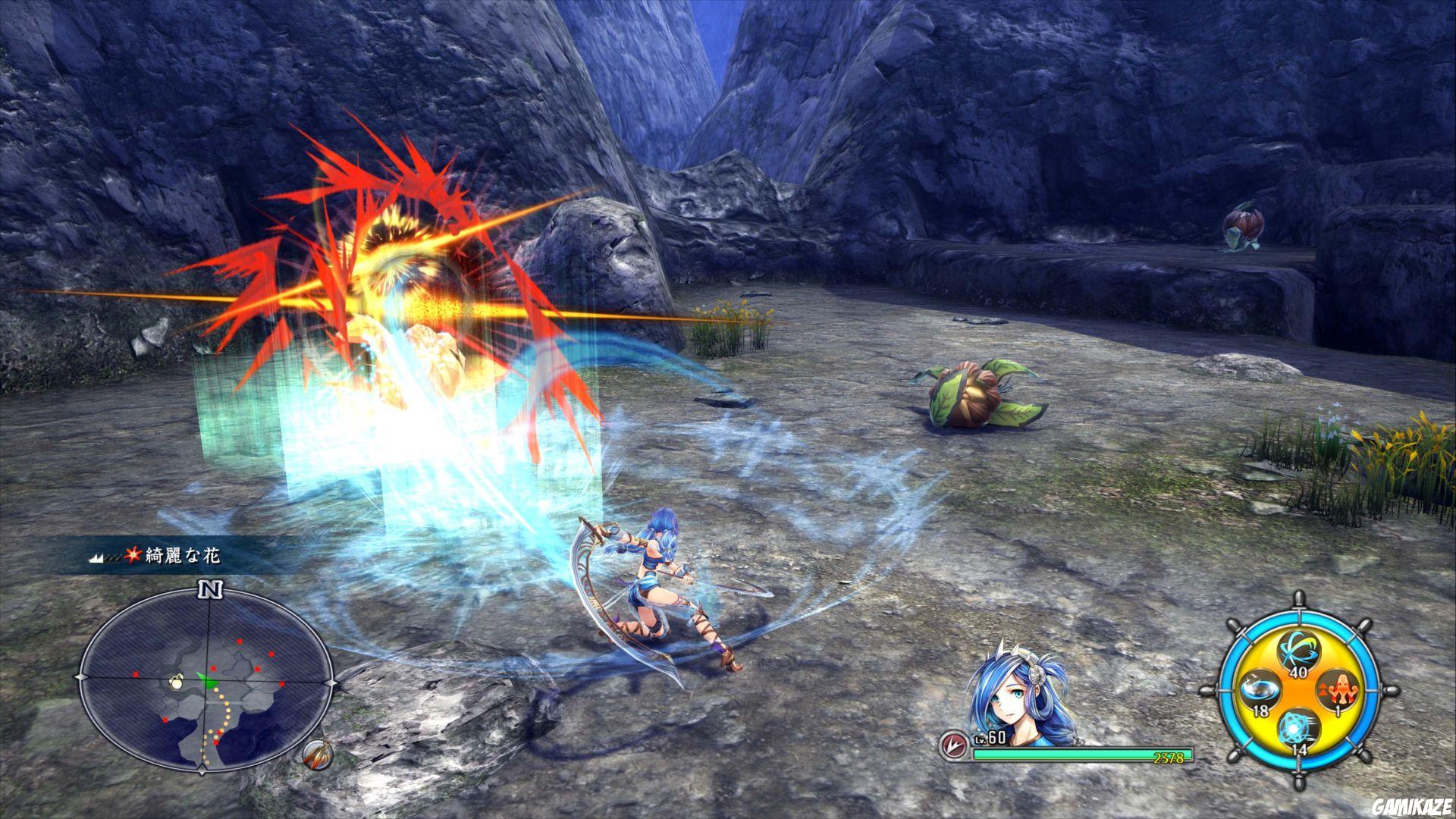The image size is (1456, 819).
Task: Select the blue swirl skill showing 40 uses
Action: pyautogui.click(x=1298, y=651)
